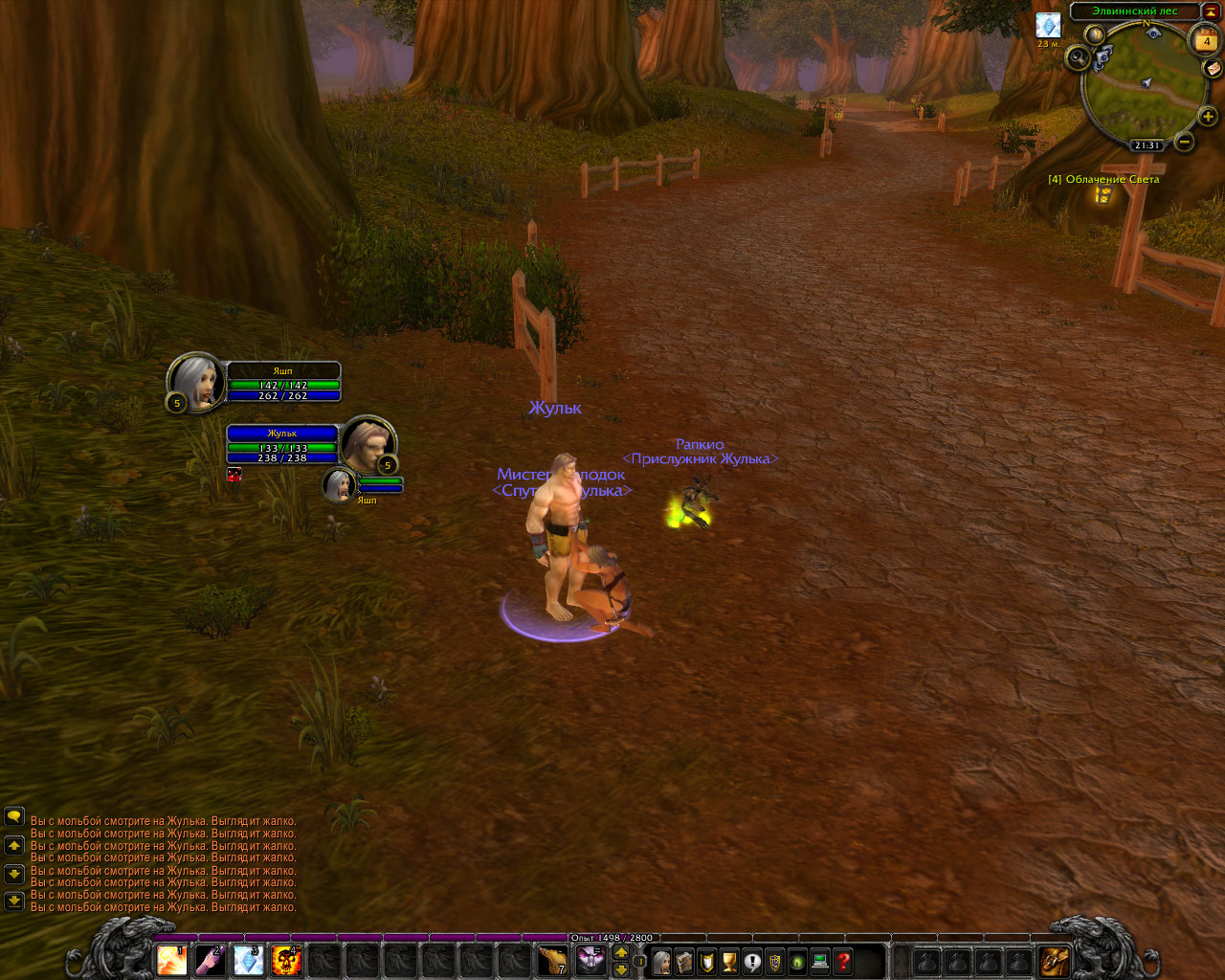Viewport: 1225px width, 980px height.
Task: Open the main backpack
Action: tap(1056, 960)
